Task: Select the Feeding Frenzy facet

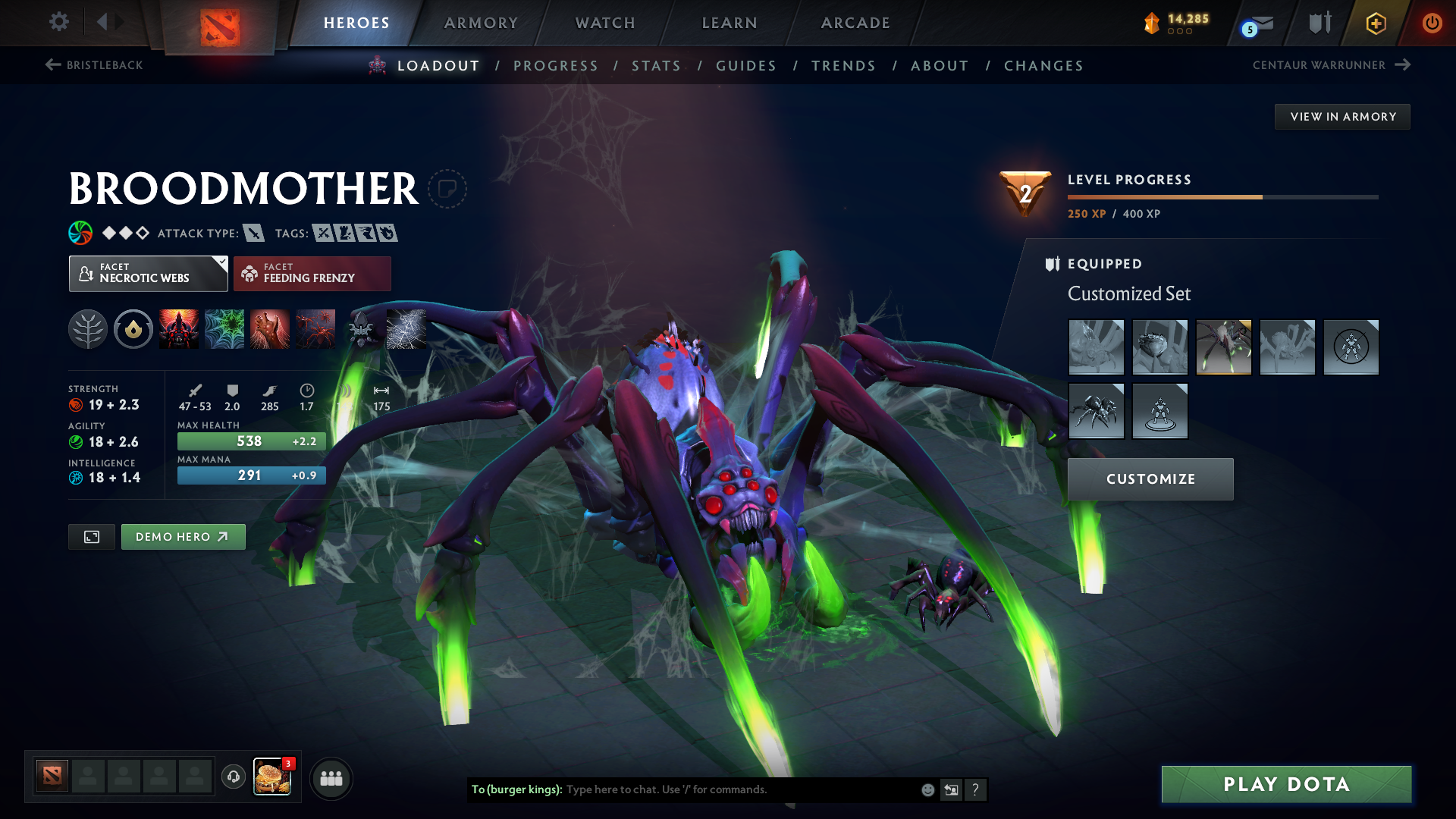Action: tap(312, 273)
